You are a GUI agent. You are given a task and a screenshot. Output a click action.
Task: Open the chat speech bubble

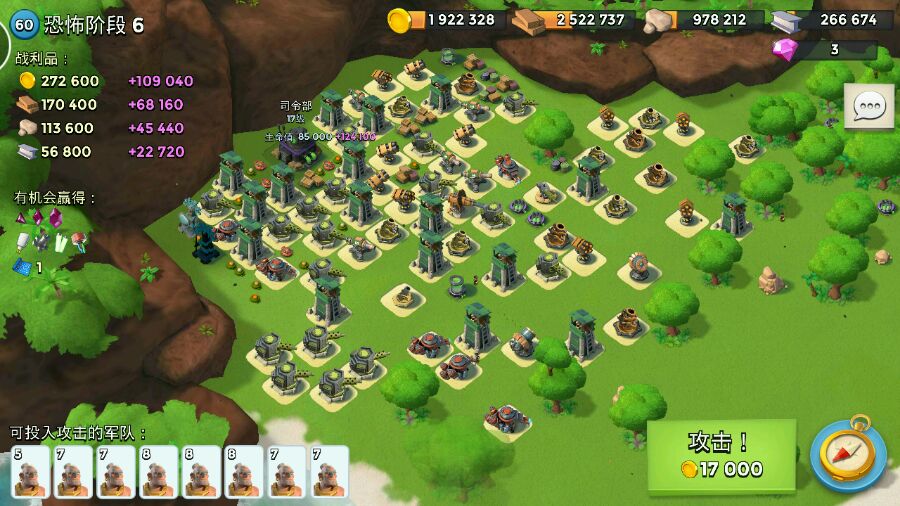(868, 106)
